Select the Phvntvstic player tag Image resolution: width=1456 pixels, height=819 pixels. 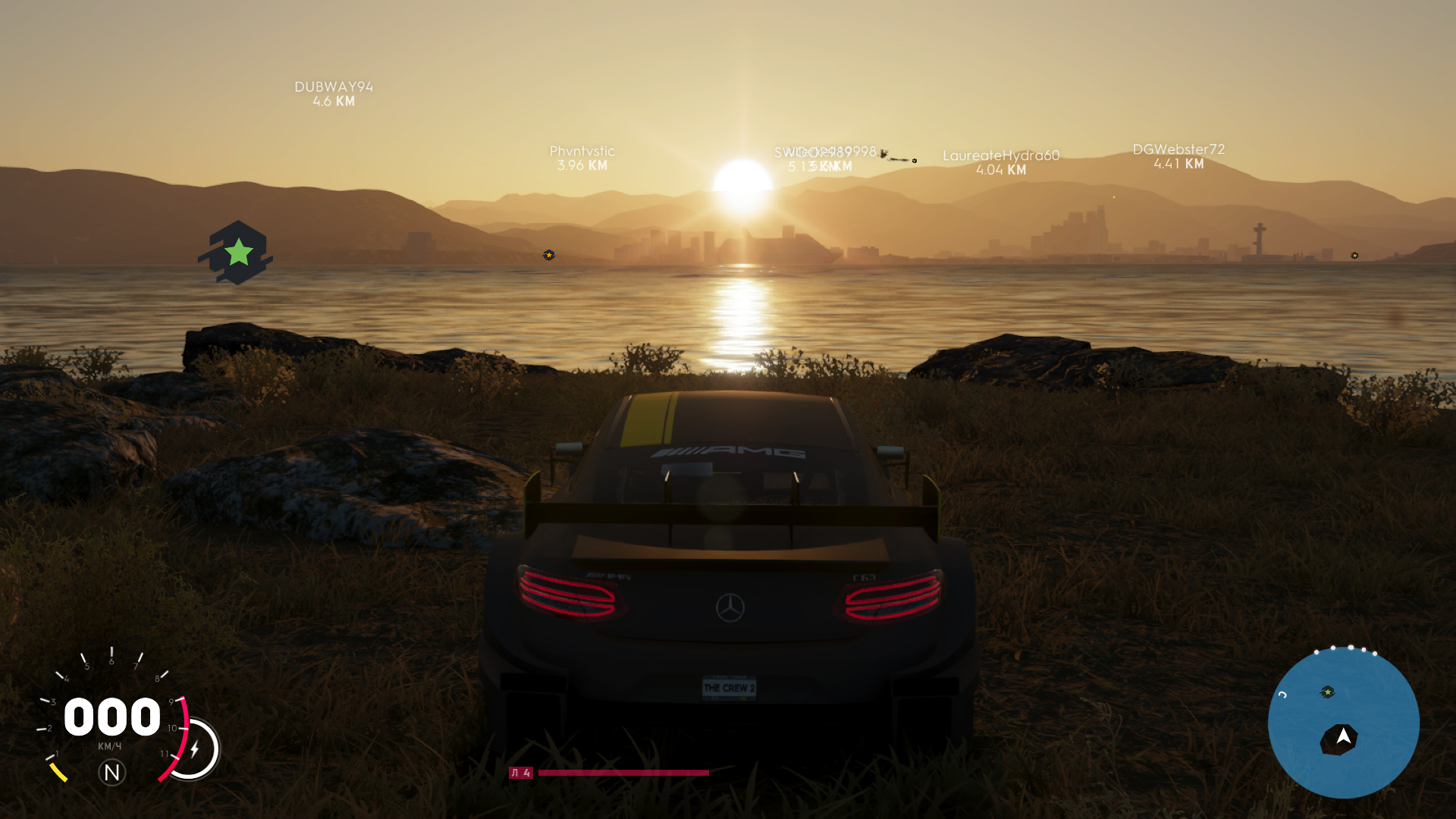(582, 158)
